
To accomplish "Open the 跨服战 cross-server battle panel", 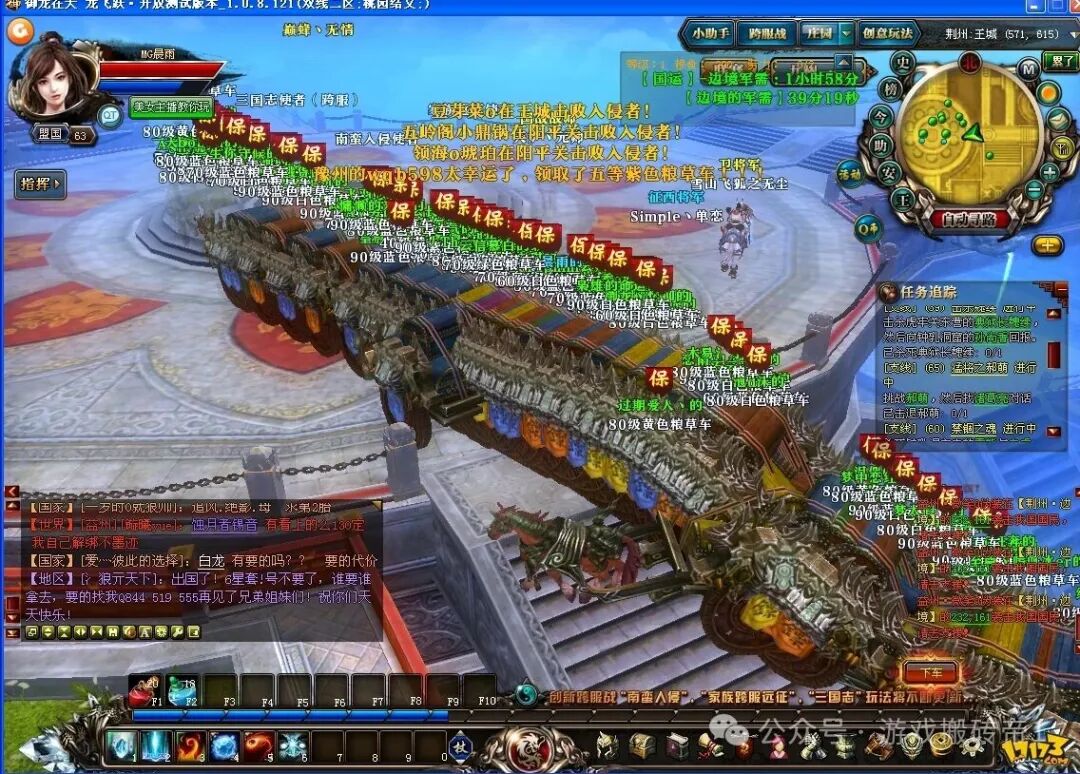I will coord(766,33).
